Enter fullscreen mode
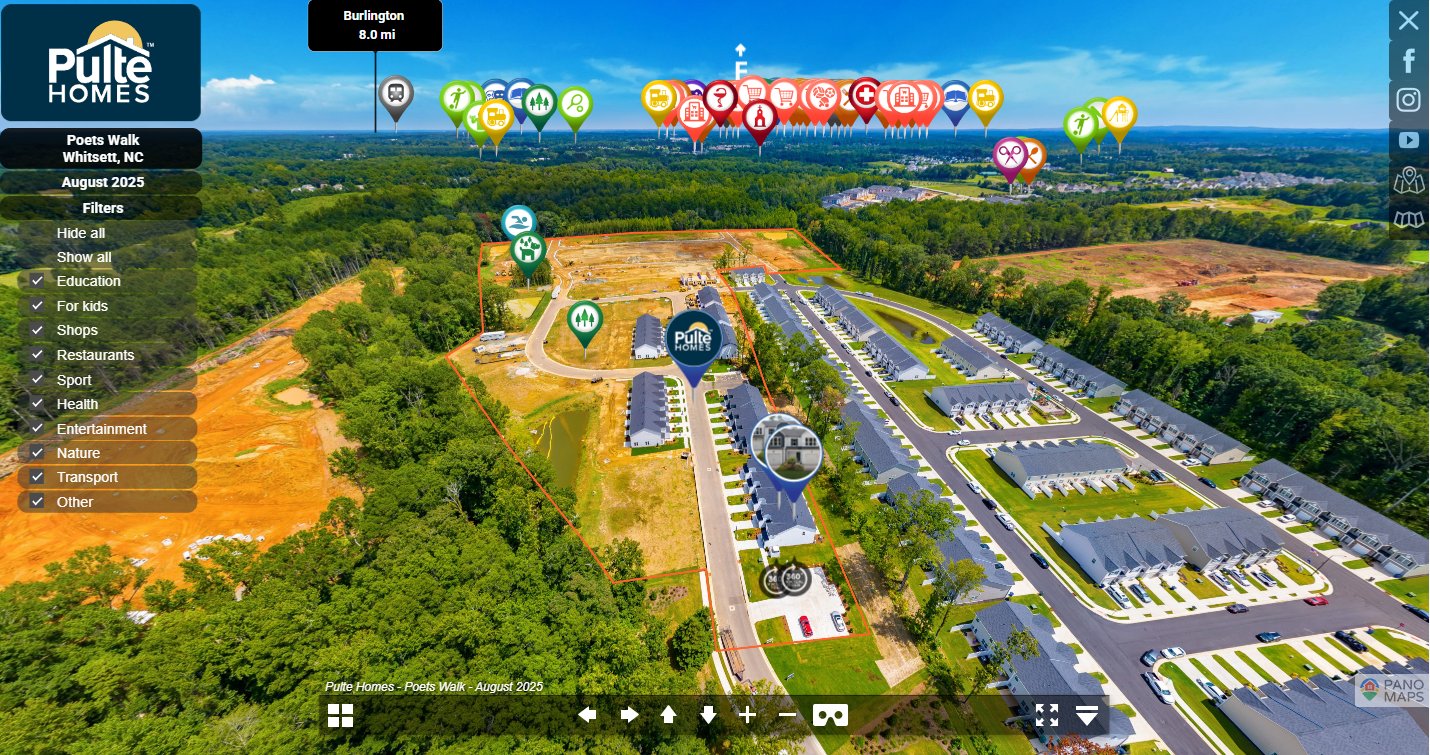1430x755 pixels. click(1047, 715)
